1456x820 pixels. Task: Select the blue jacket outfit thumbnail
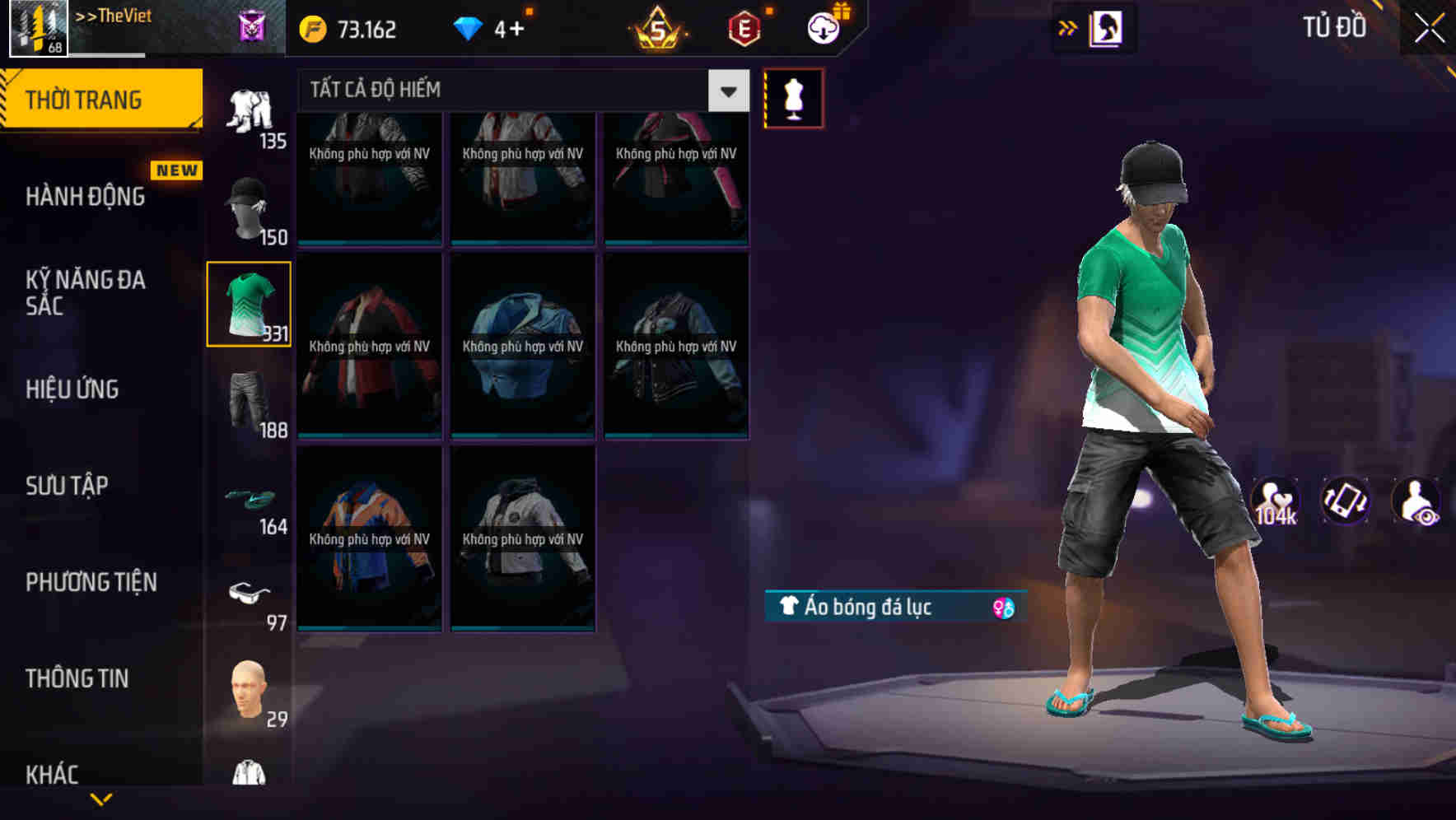(x=523, y=346)
